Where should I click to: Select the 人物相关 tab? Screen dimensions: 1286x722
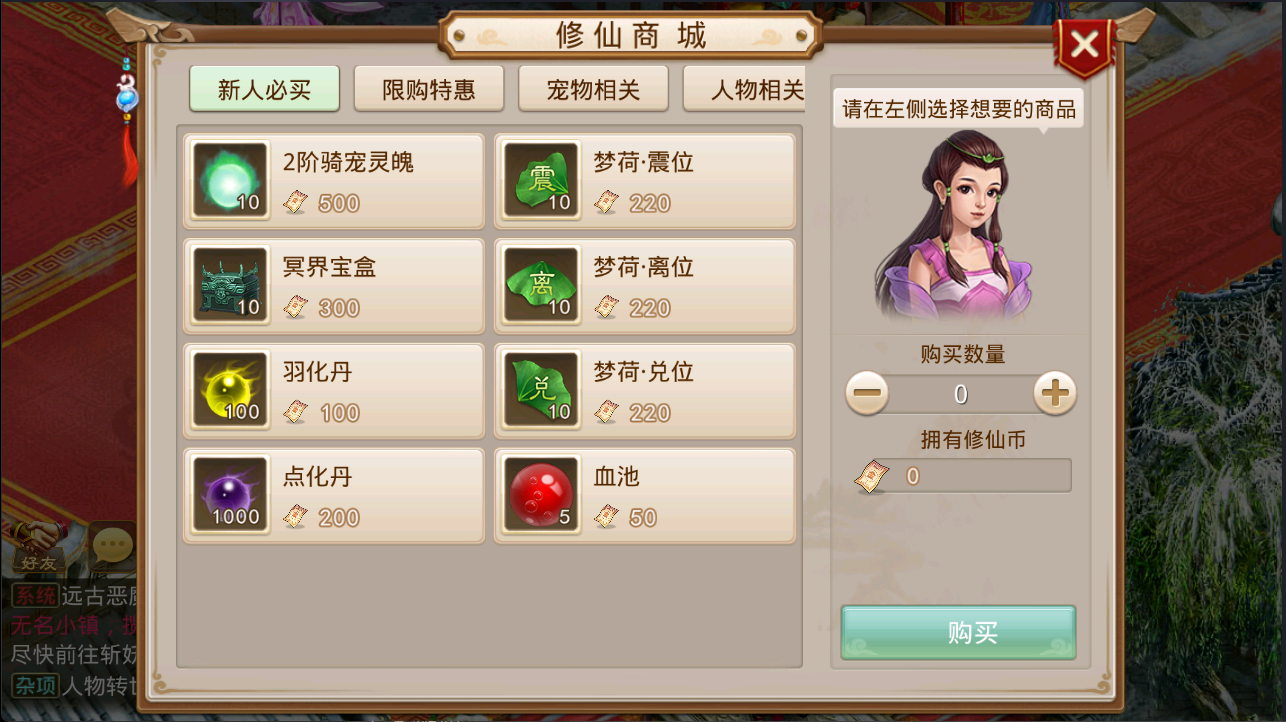coord(753,88)
